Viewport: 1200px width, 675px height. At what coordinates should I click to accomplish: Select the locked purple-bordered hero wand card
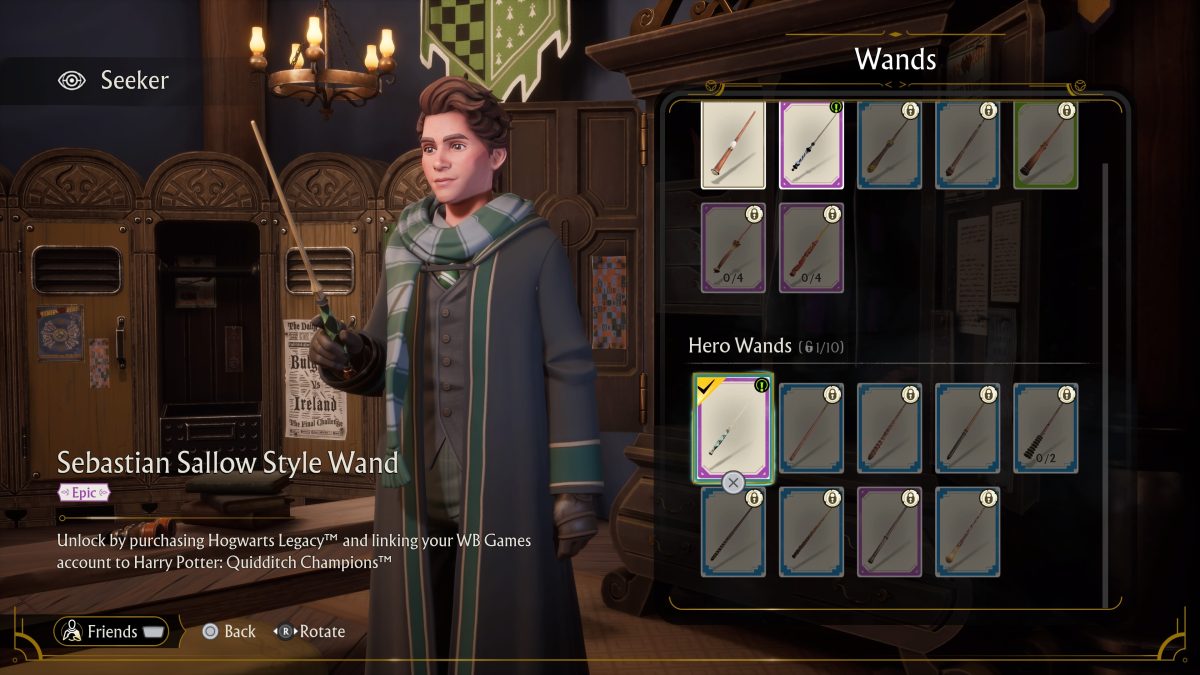(889, 532)
